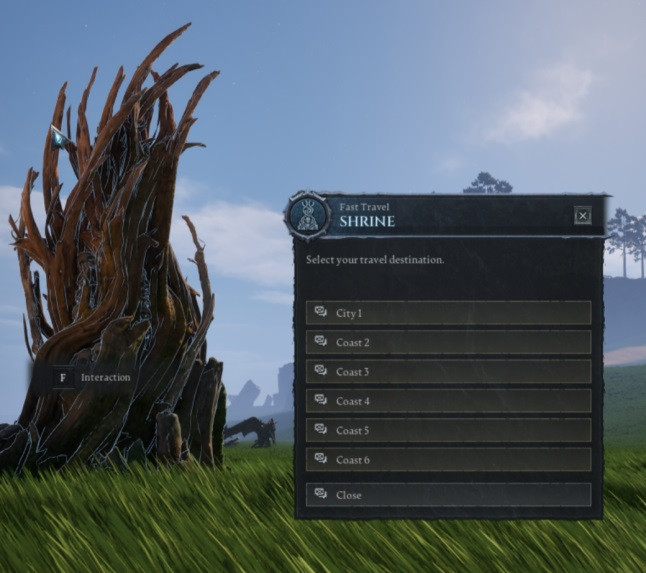Fast travel to Coast 6
Viewport: 646px width, 573px height.
(448, 459)
